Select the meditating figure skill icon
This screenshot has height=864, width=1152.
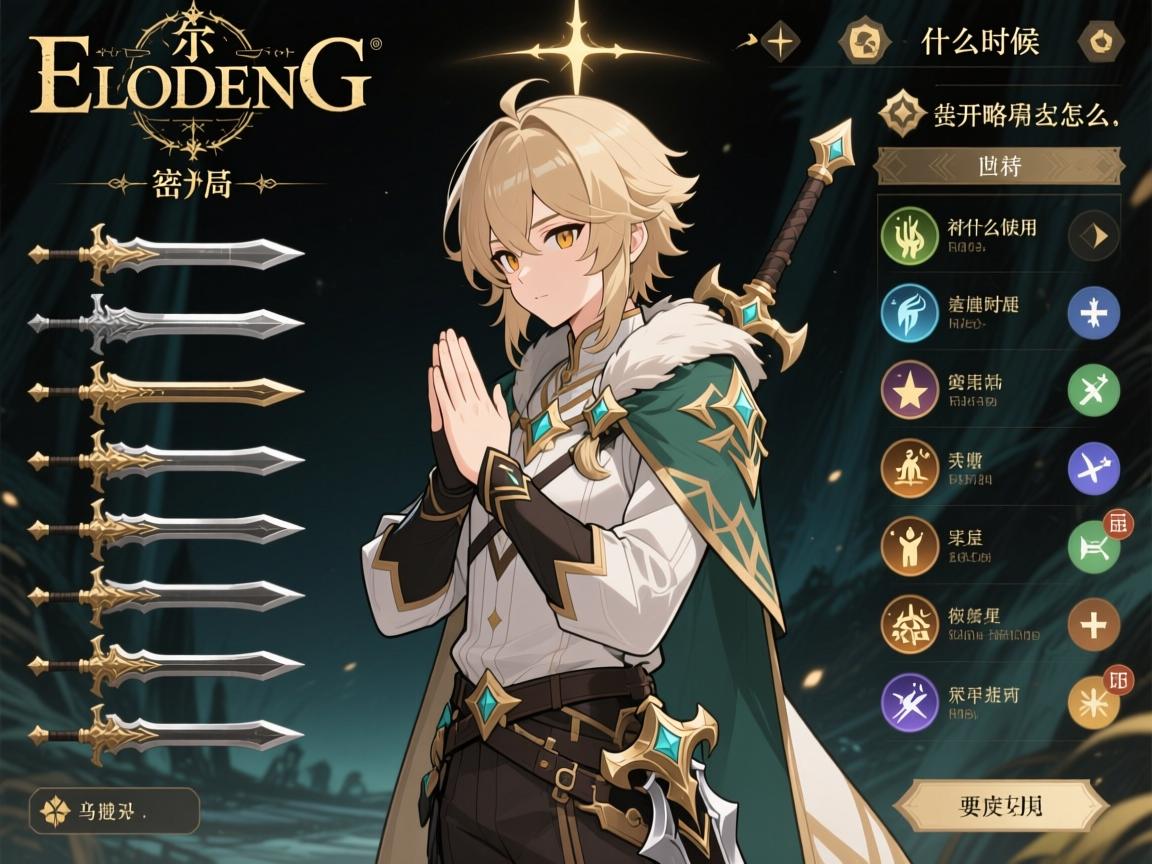pos(909,468)
